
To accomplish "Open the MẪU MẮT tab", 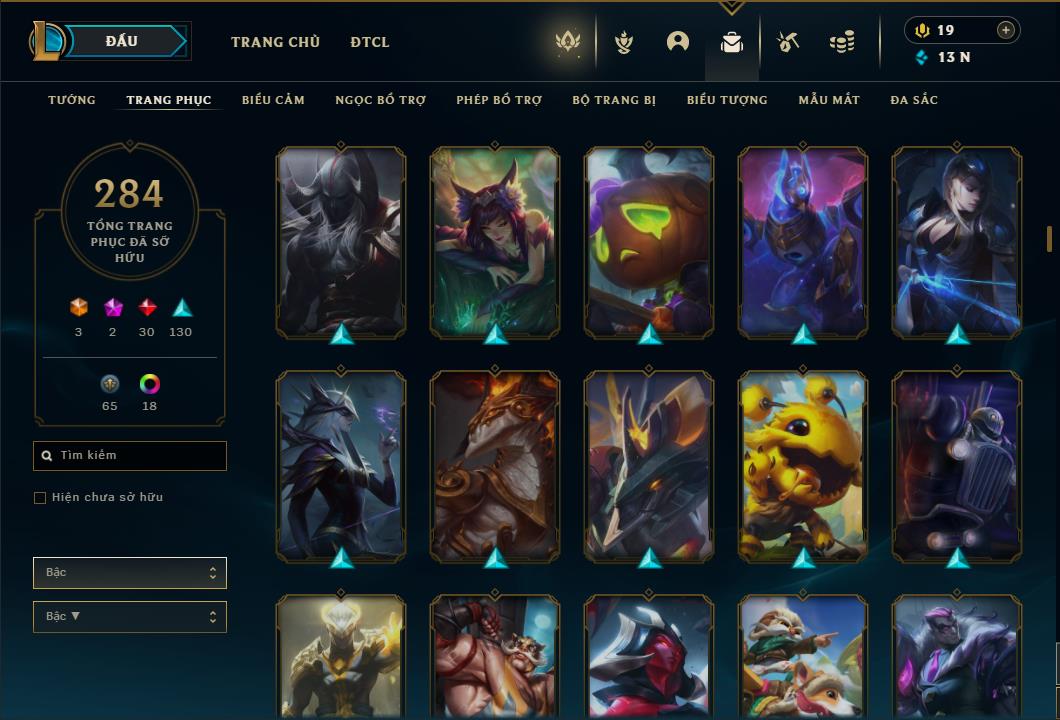I will 829,100.
